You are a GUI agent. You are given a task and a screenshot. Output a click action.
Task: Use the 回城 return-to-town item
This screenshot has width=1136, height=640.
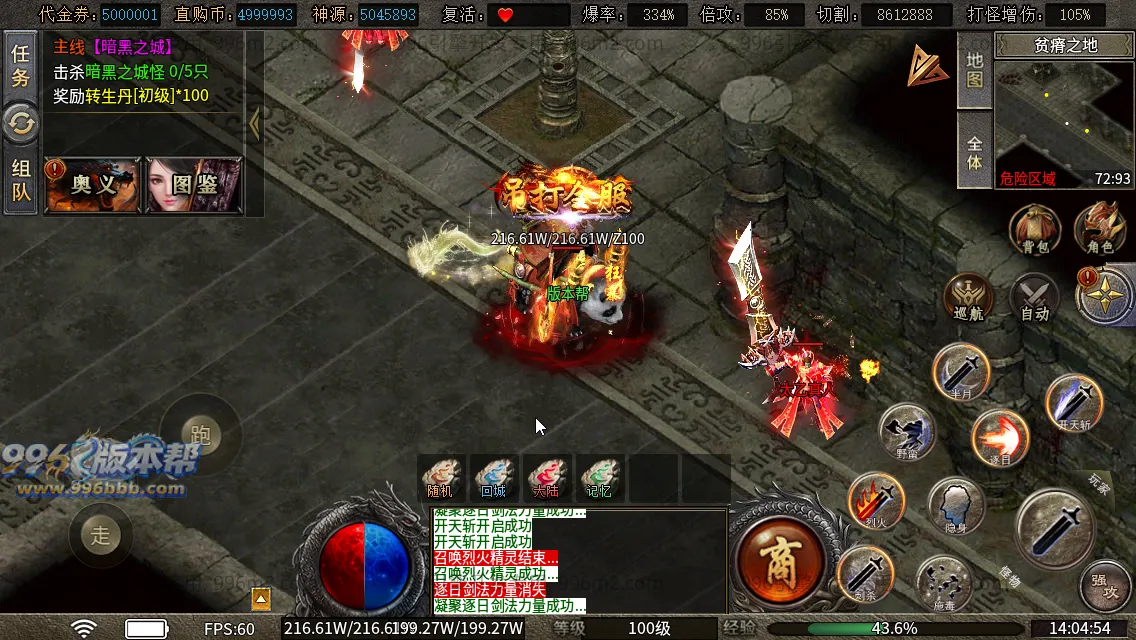coord(494,478)
